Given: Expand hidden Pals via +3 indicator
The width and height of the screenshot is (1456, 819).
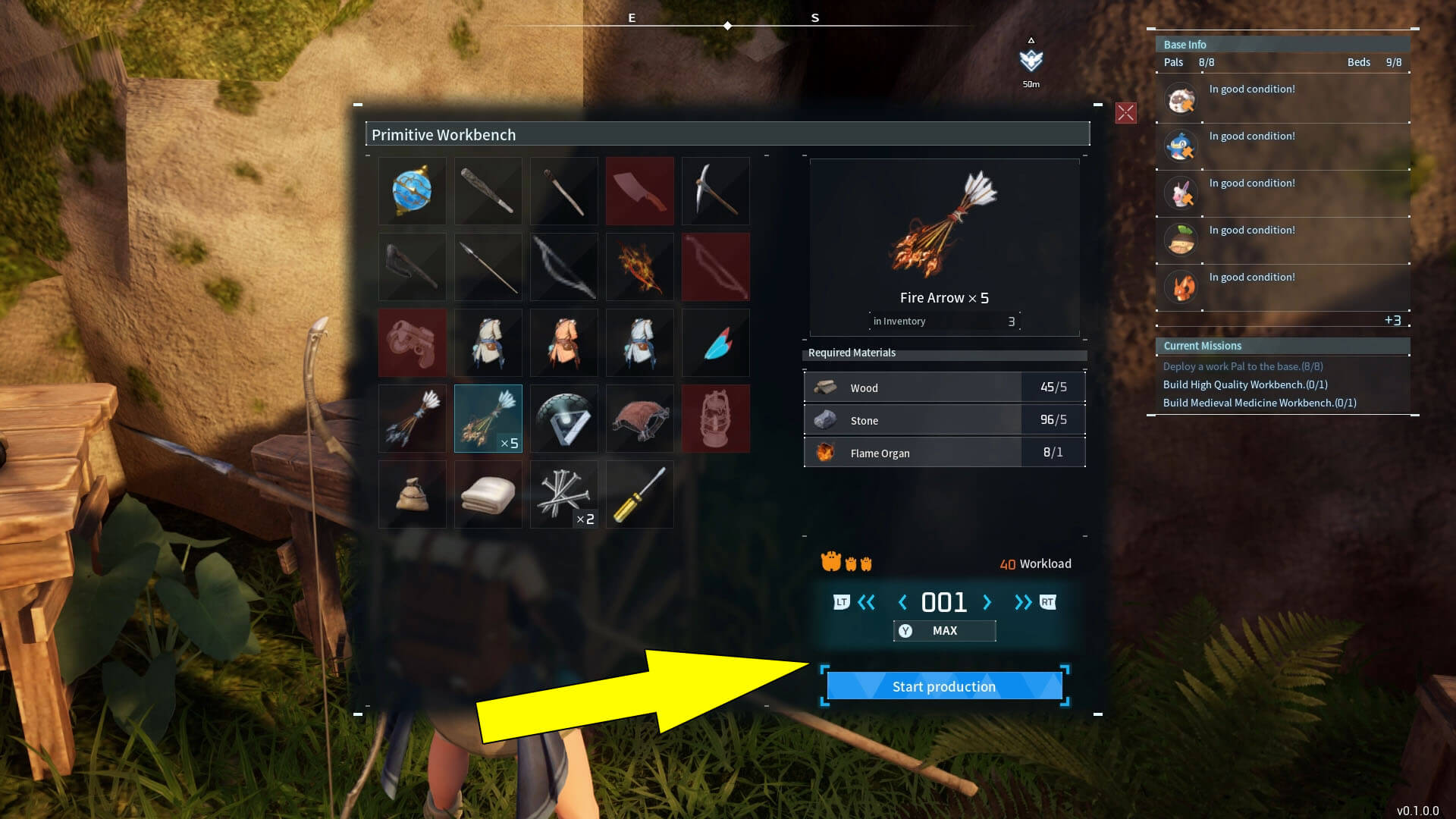Looking at the screenshot, I should click(1394, 320).
